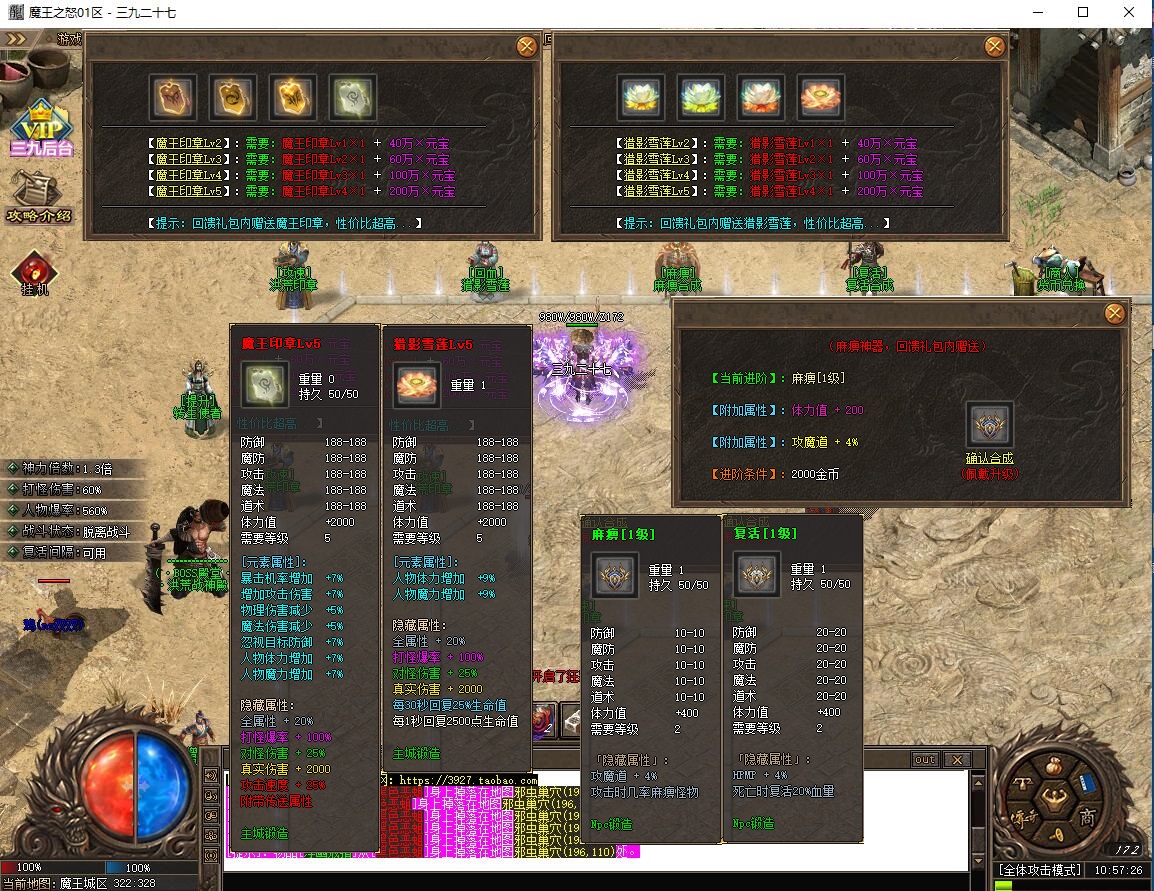Screen dimensions: 1154x891
Task: Click the chat window's out button
Action: (926, 760)
